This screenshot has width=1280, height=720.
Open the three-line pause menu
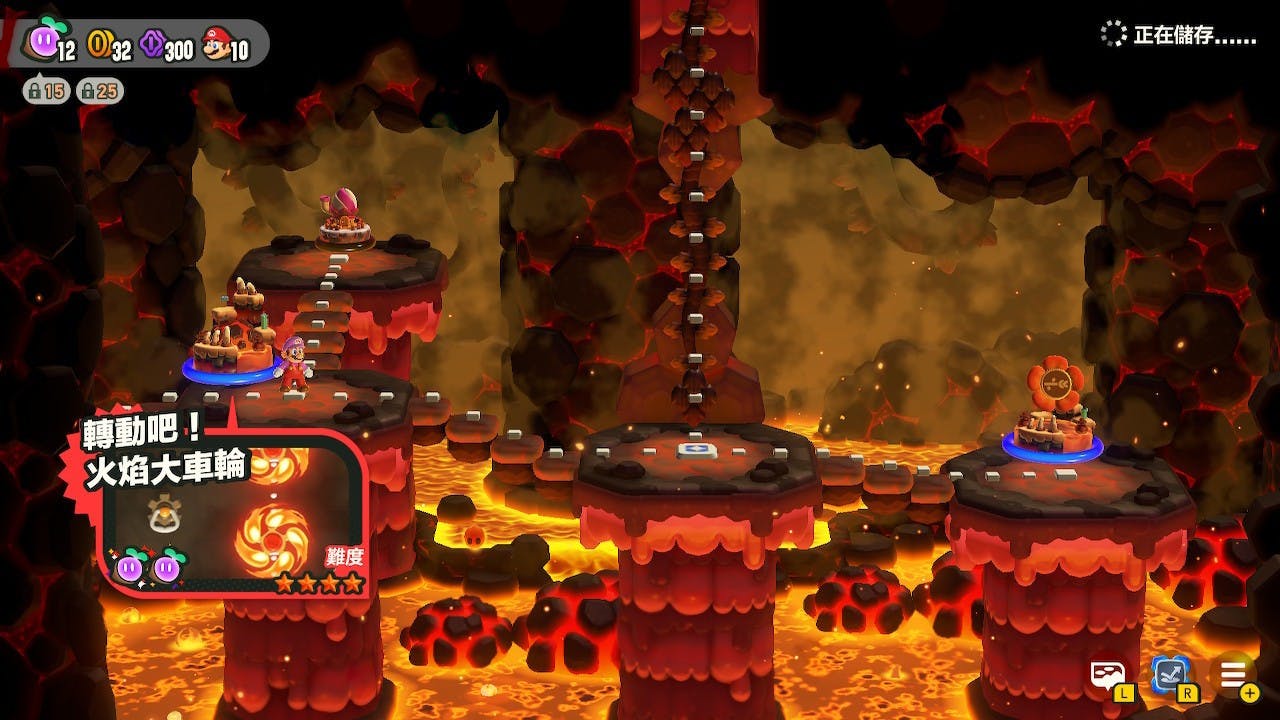(1232, 675)
